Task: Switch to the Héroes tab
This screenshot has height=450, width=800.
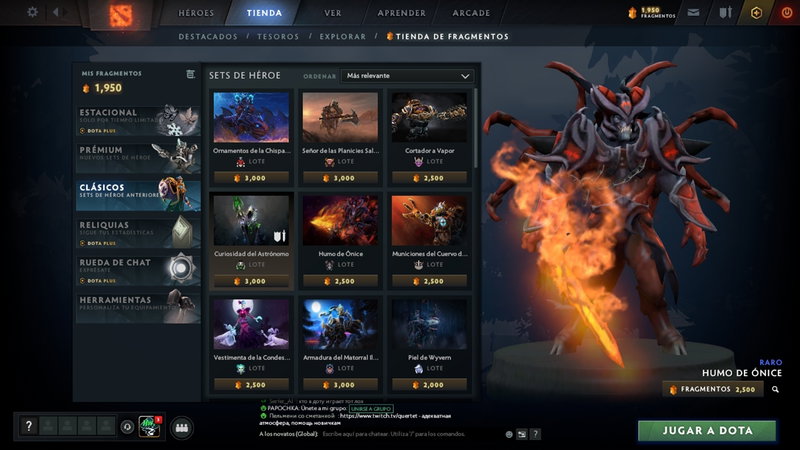Action: (x=196, y=13)
